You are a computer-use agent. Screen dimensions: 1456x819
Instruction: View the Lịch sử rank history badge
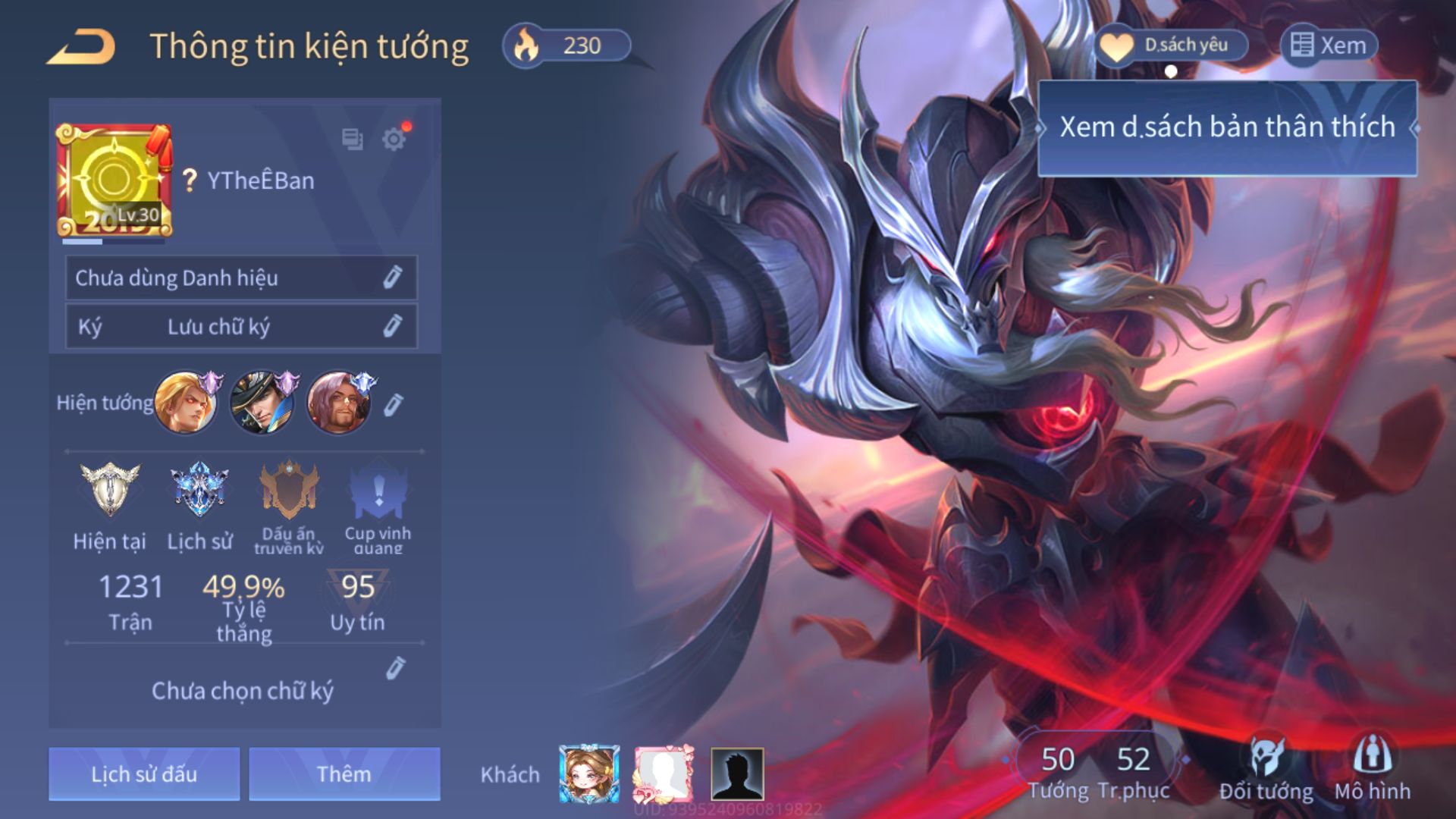(199, 491)
